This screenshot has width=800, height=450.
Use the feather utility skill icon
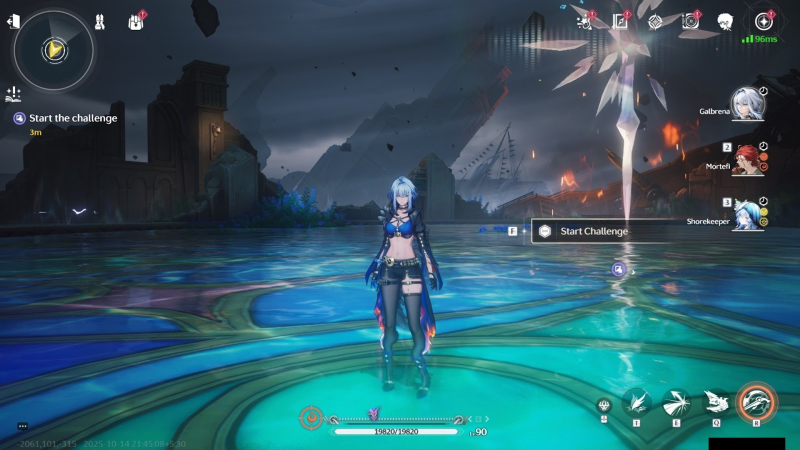pyautogui.click(x=636, y=403)
